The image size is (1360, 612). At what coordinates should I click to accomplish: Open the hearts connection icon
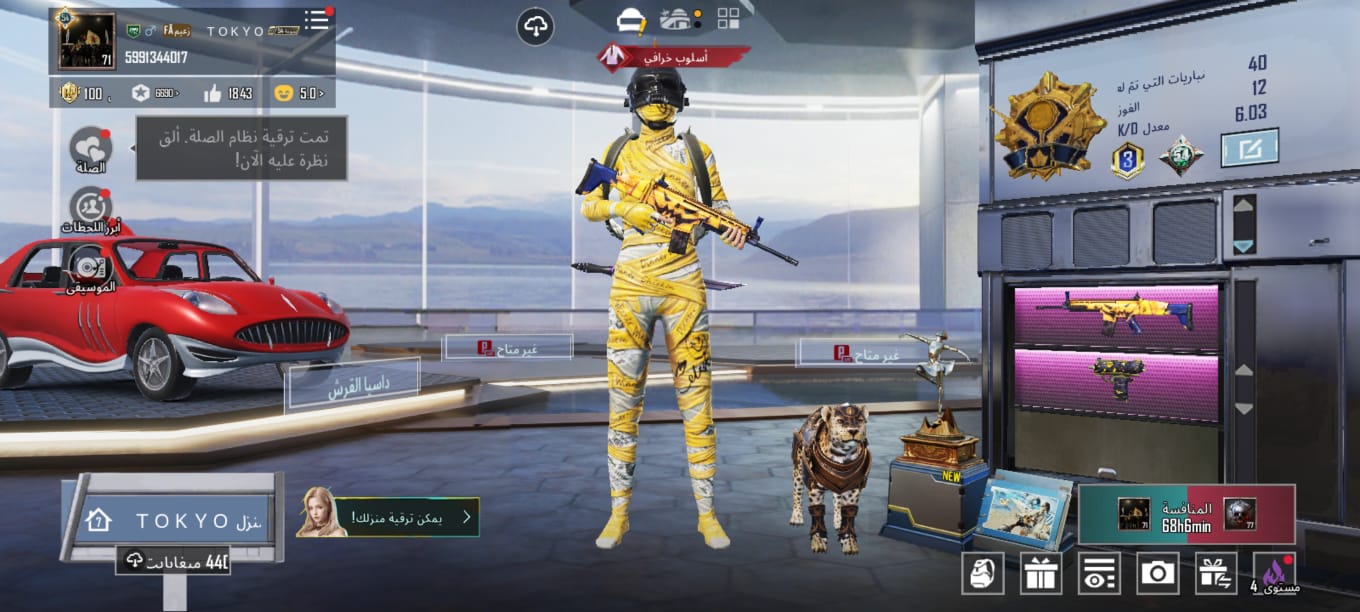[91, 147]
